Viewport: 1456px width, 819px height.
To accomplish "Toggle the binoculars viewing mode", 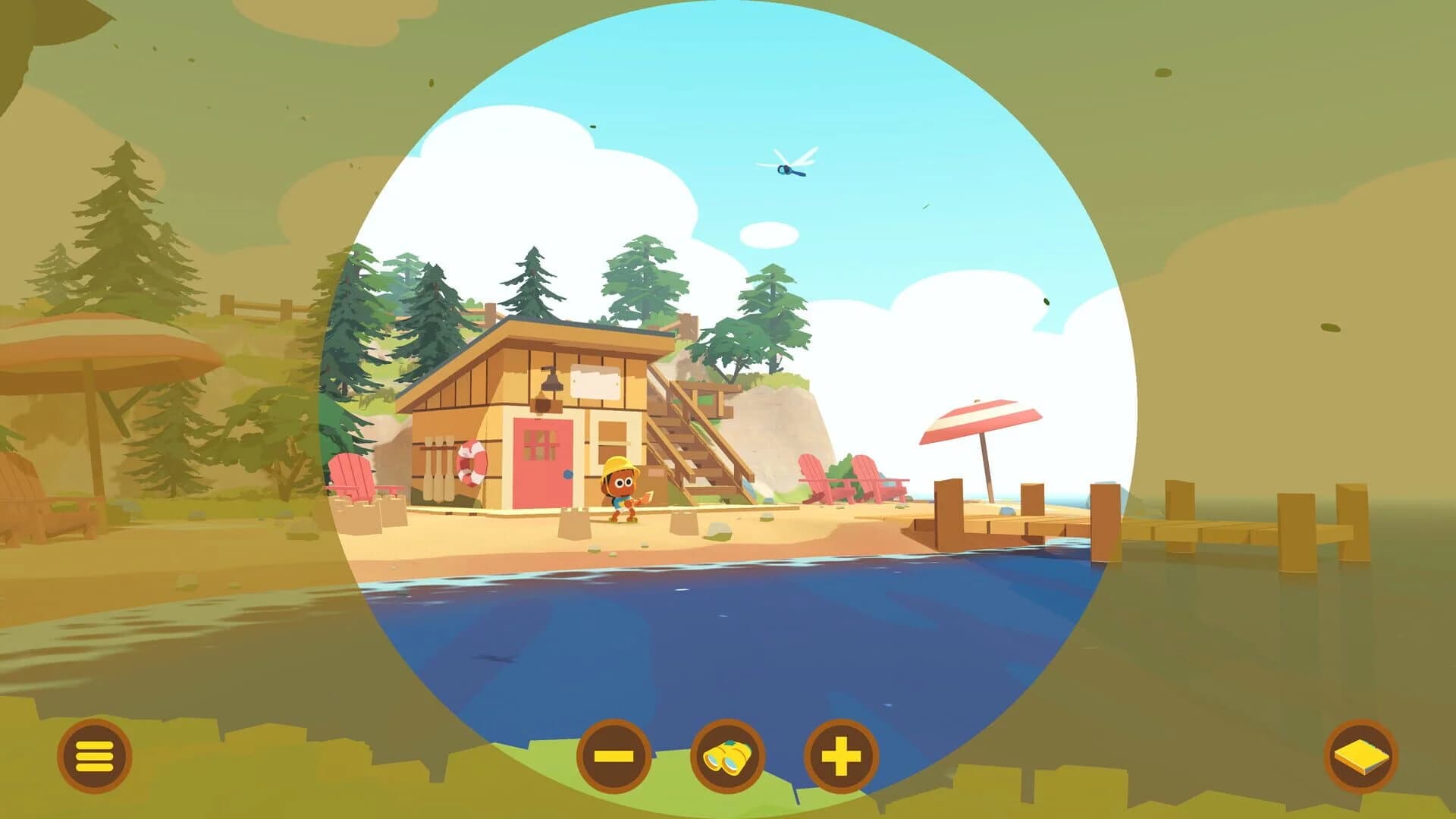I will click(x=728, y=755).
